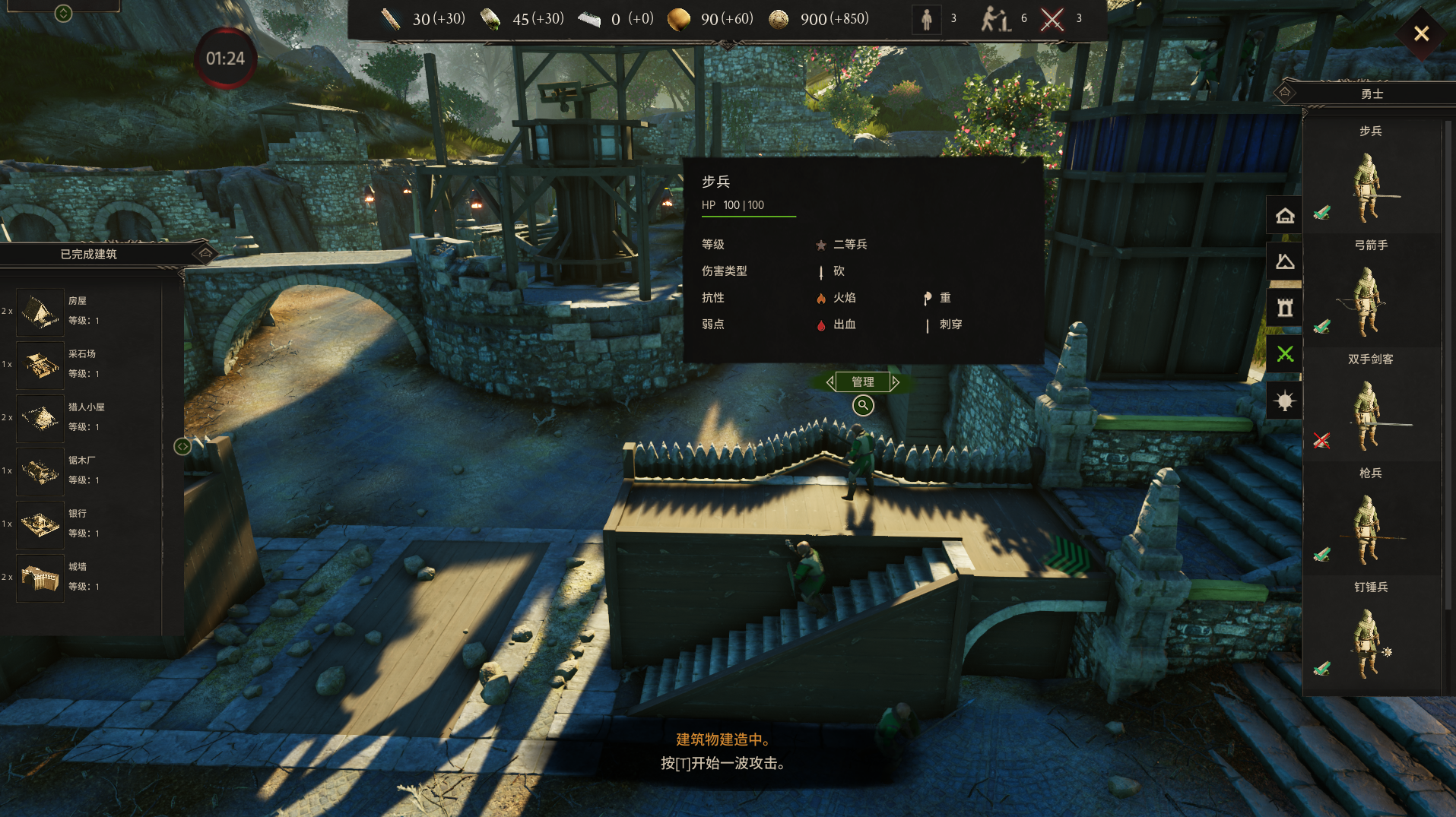The width and height of the screenshot is (1456, 817).
Task: Choose the 猎人小屋 hunter's hut entry
Action: (x=41, y=417)
